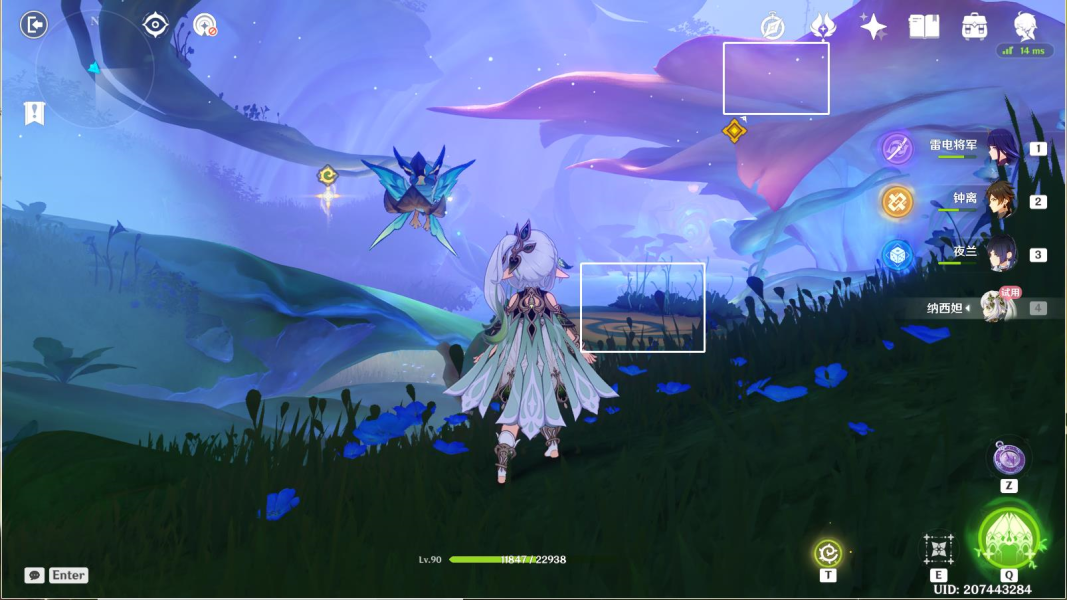The width and height of the screenshot is (1067, 600).
Task: Open the open-book handbook icon
Action: click(924, 27)
